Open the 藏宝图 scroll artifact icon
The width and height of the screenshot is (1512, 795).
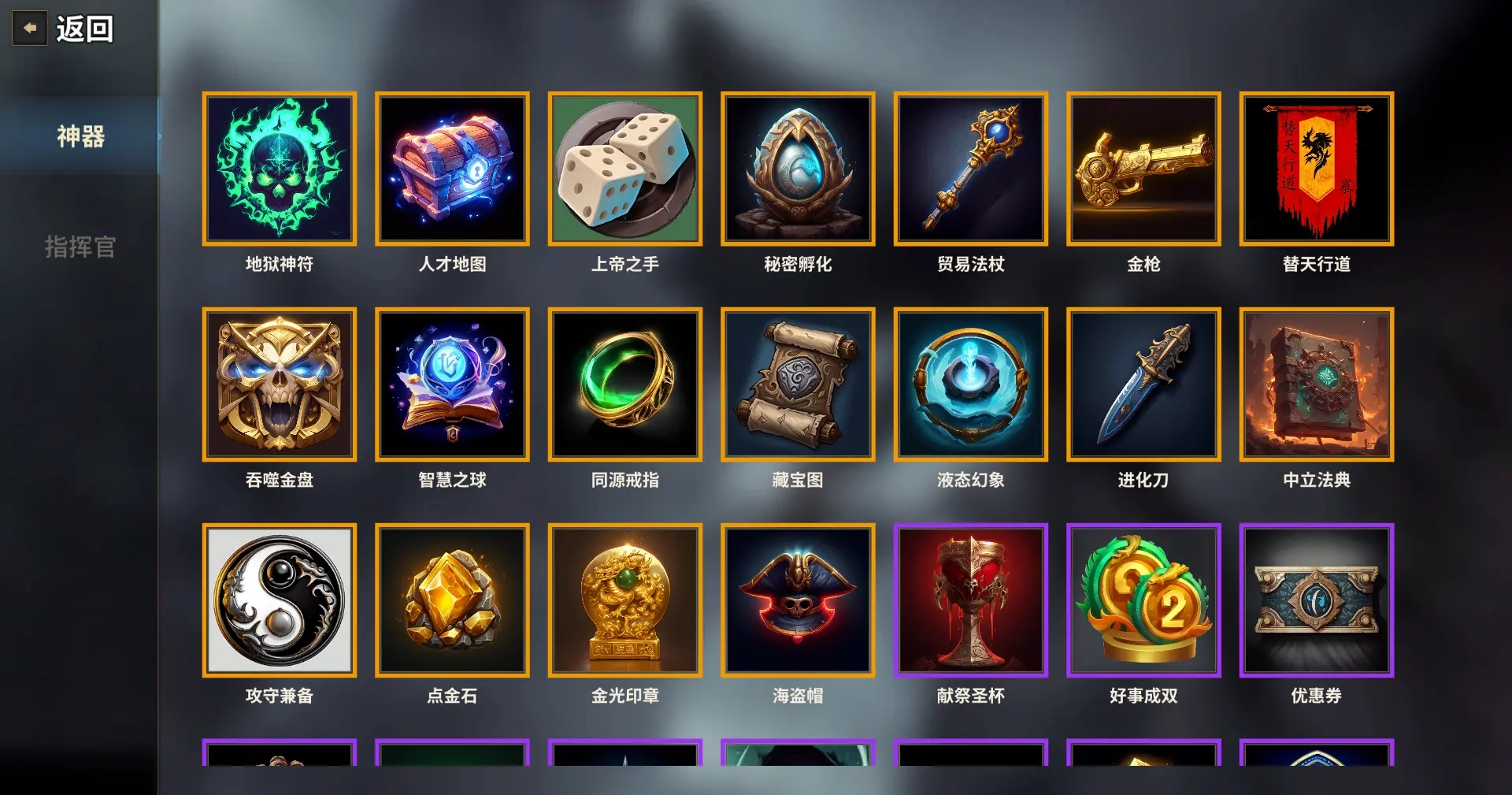(798, 384)
